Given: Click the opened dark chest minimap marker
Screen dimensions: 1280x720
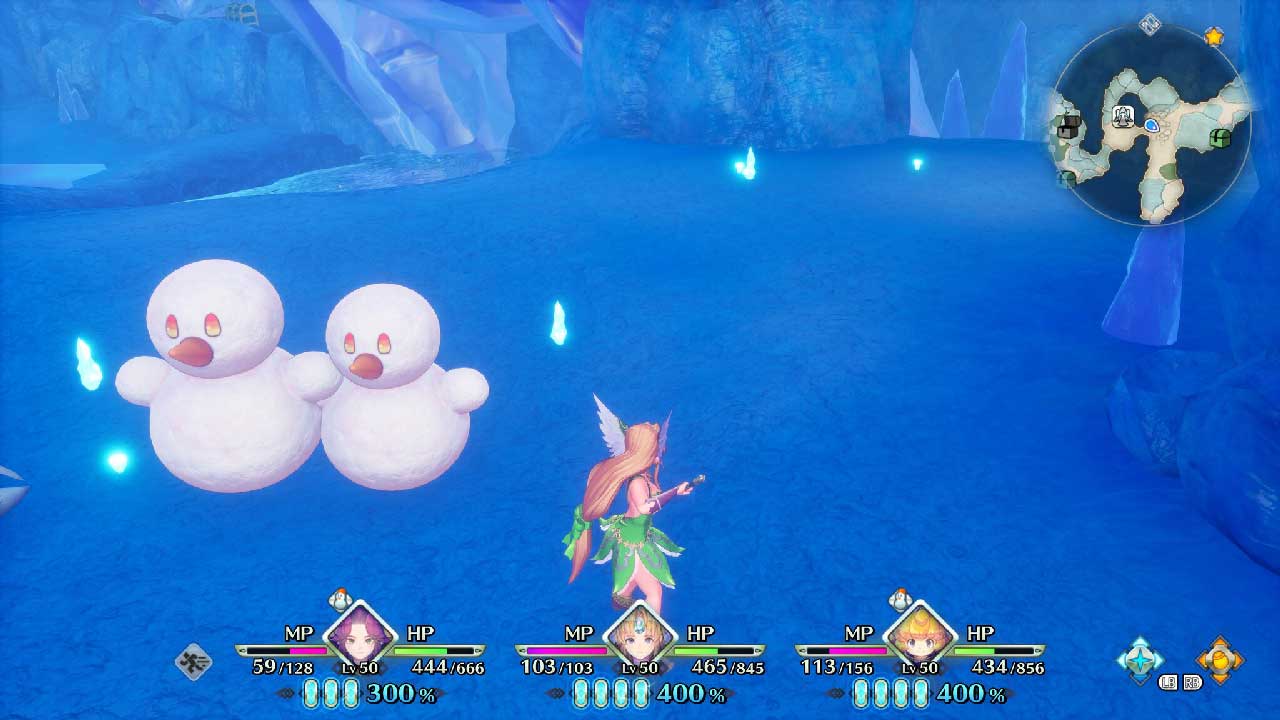Looking at the screenshot, I should click(x=1069, y=127).
